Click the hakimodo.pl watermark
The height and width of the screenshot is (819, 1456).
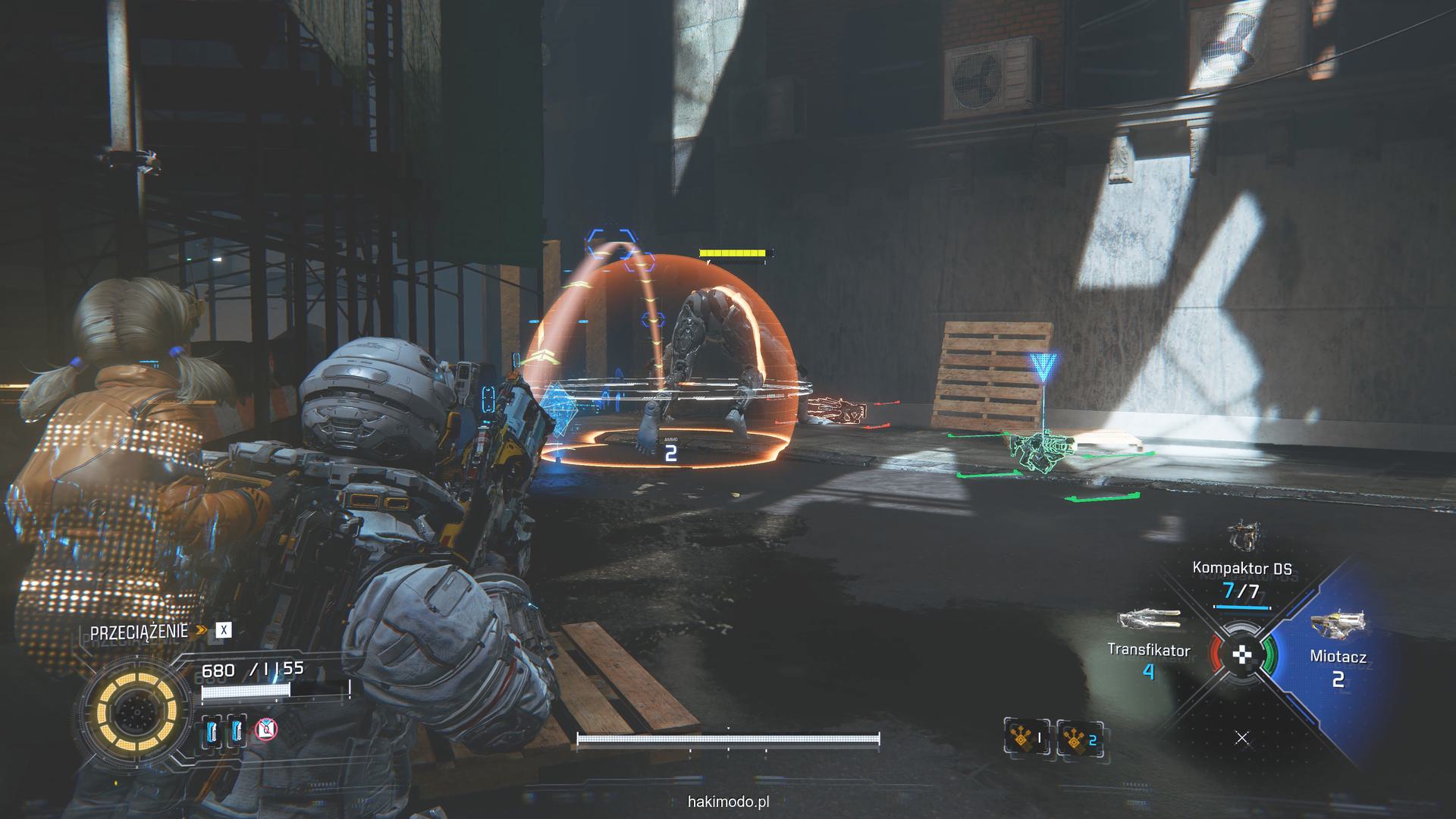point(727,801)
